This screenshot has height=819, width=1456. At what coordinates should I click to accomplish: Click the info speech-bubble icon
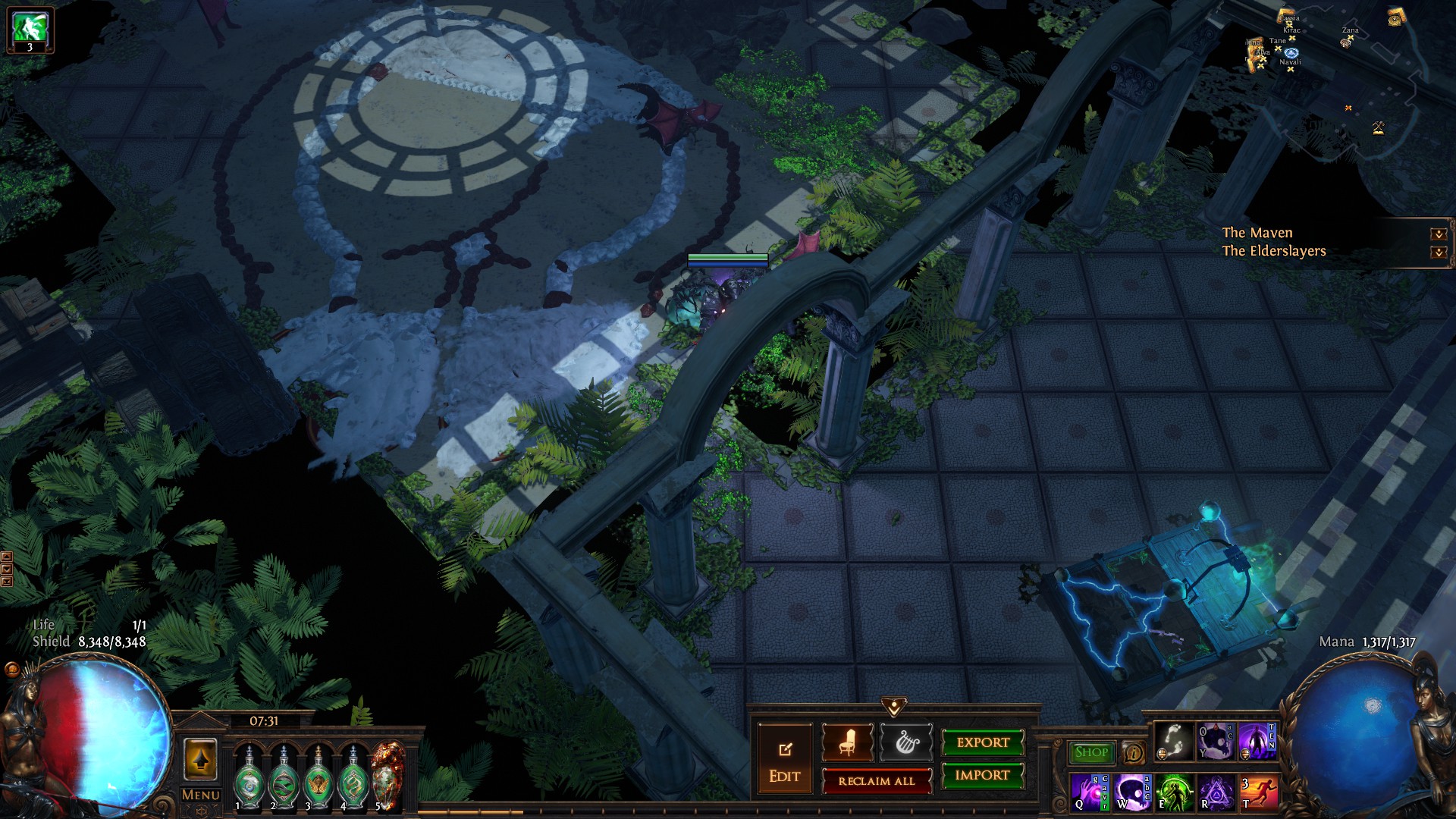pos(1133,753)
